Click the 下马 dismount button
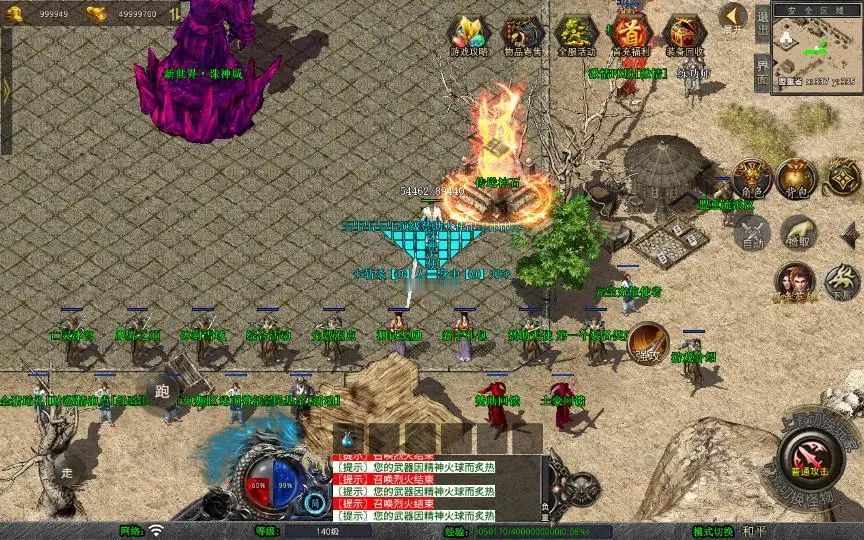Screen dimensions: 864x540 [x=842, y=281]
